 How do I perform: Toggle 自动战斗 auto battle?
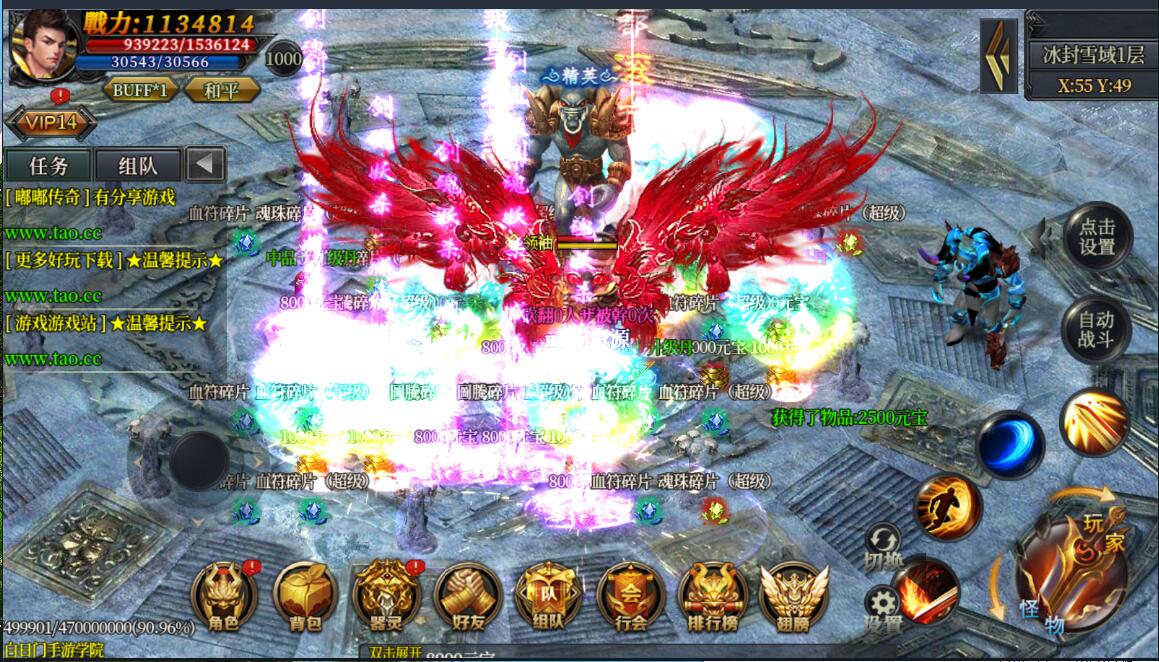coord(1096,330)
